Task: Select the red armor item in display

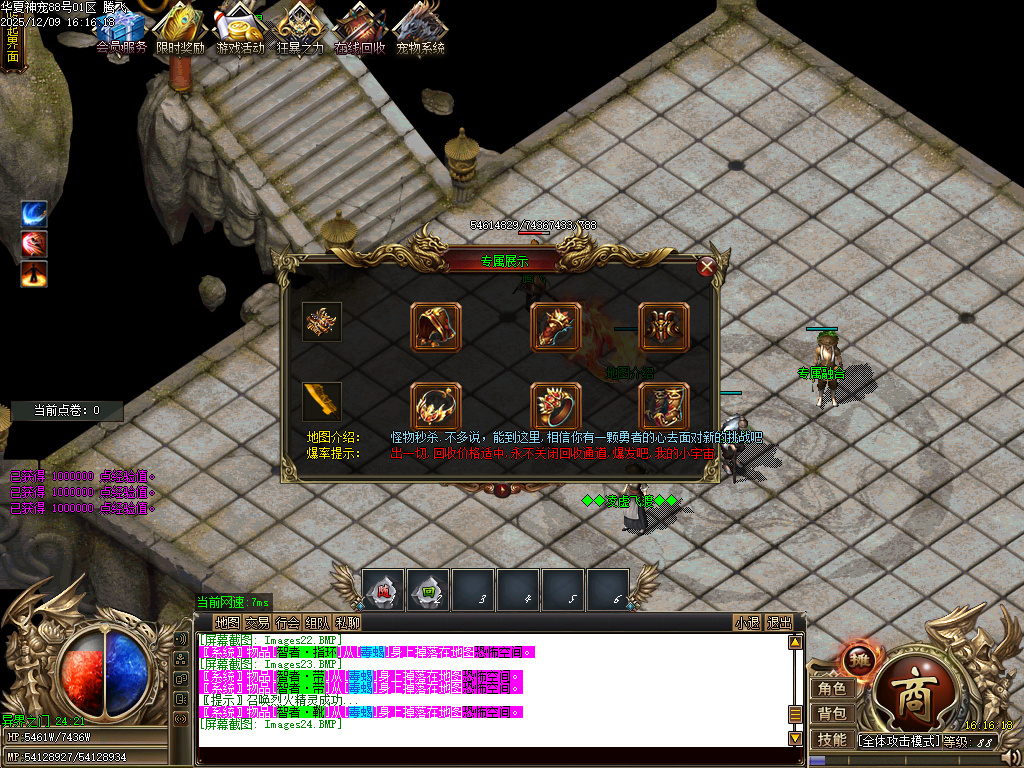Action: 664,327
